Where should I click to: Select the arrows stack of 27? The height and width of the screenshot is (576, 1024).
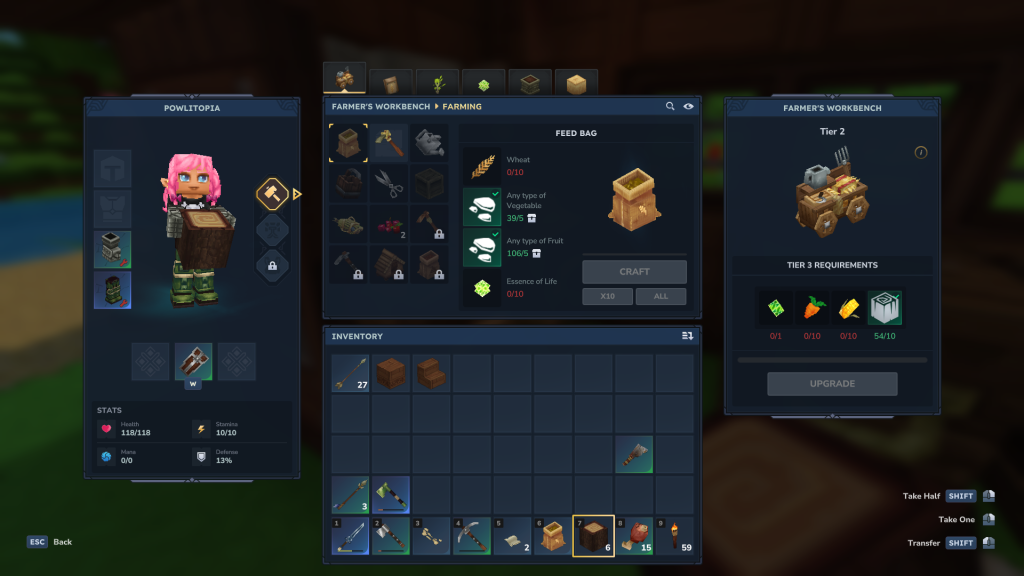tap(350, 373)
